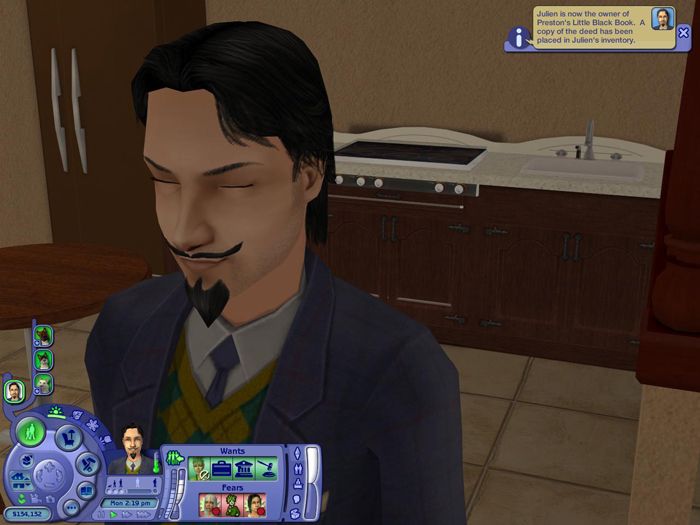Select the white pet portrait
The height and width of the screenshot is (525, 700).
43,381
